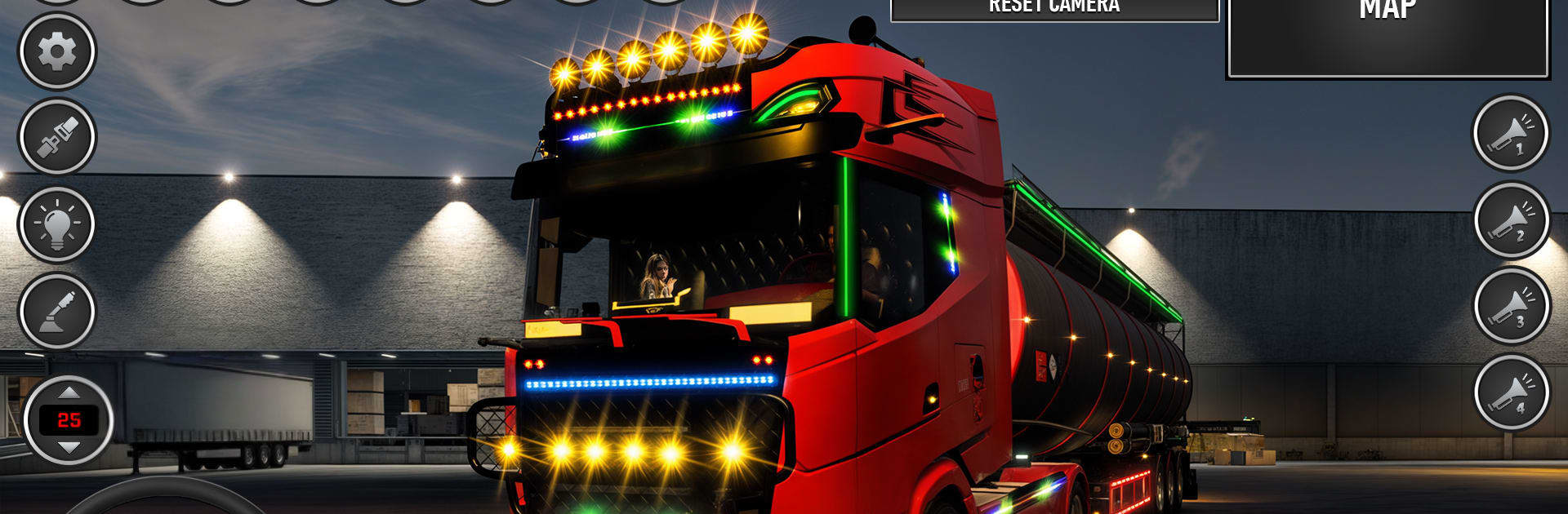Toggle the seatbelt button
The height and width of the screenshot is (514, 1568).
[x=57, y=137]
